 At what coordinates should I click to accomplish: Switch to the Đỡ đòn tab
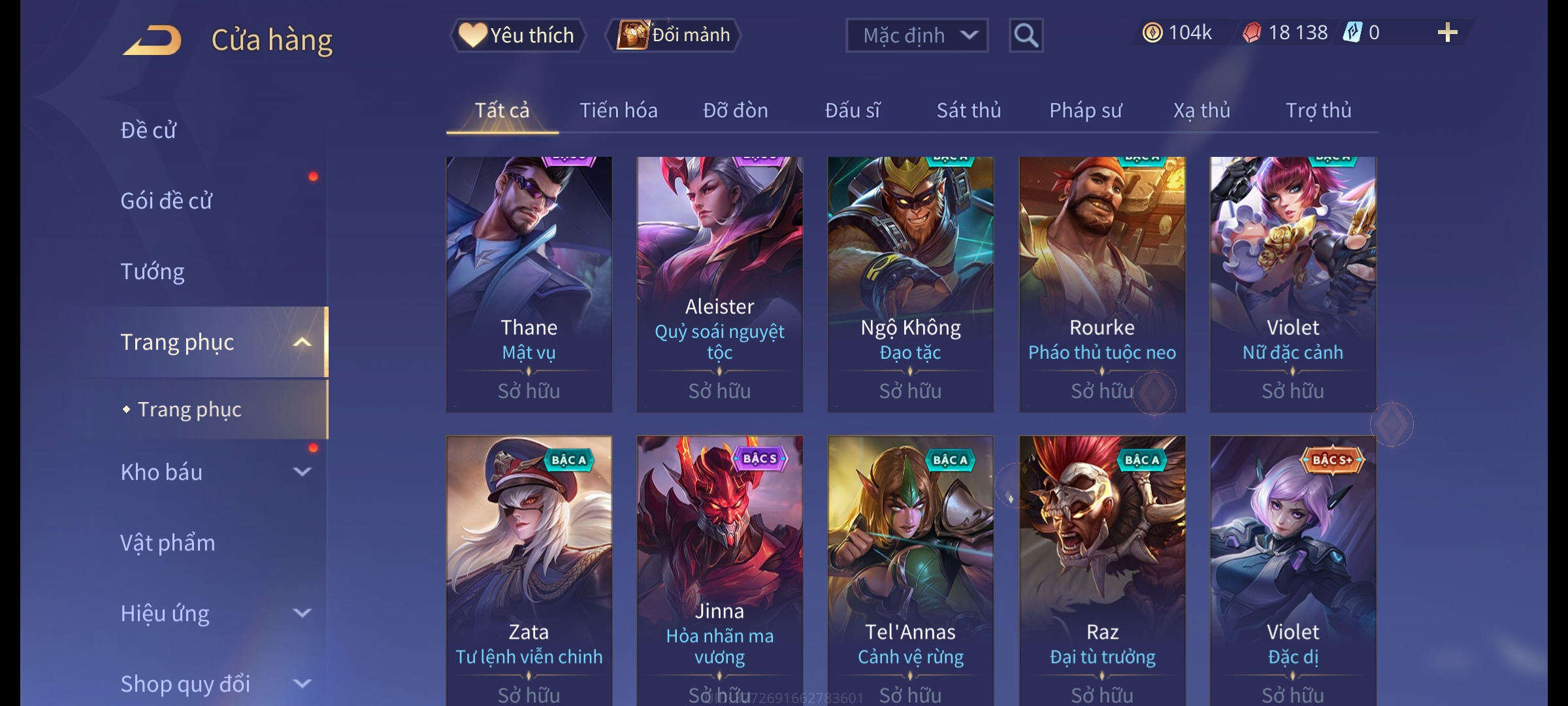click(735, 110)
